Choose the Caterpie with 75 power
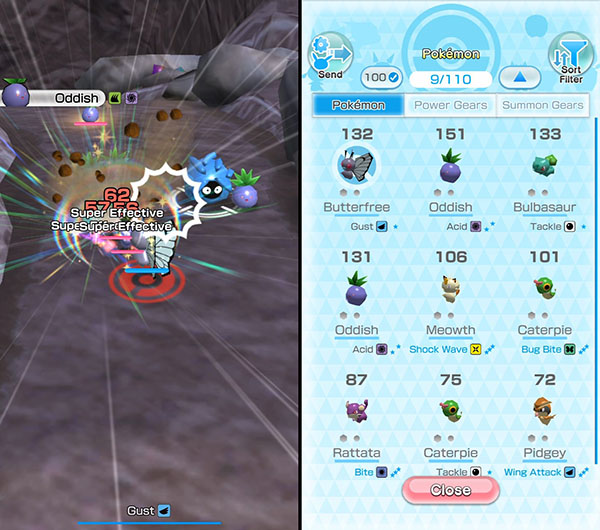The height and width of the screenshot is (530, 600). pos(450,415)
